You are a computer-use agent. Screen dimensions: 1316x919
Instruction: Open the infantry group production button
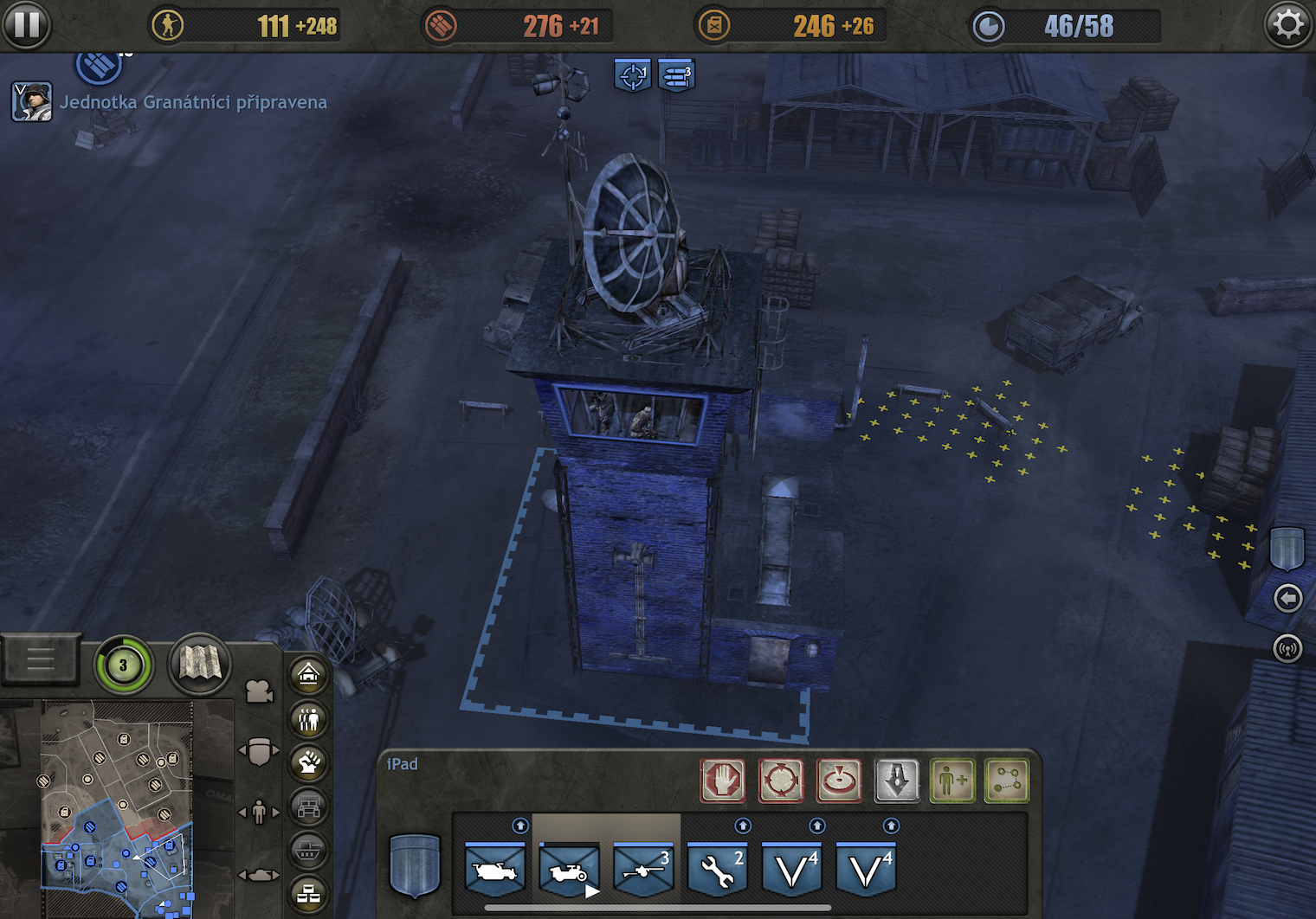(309, 718)
